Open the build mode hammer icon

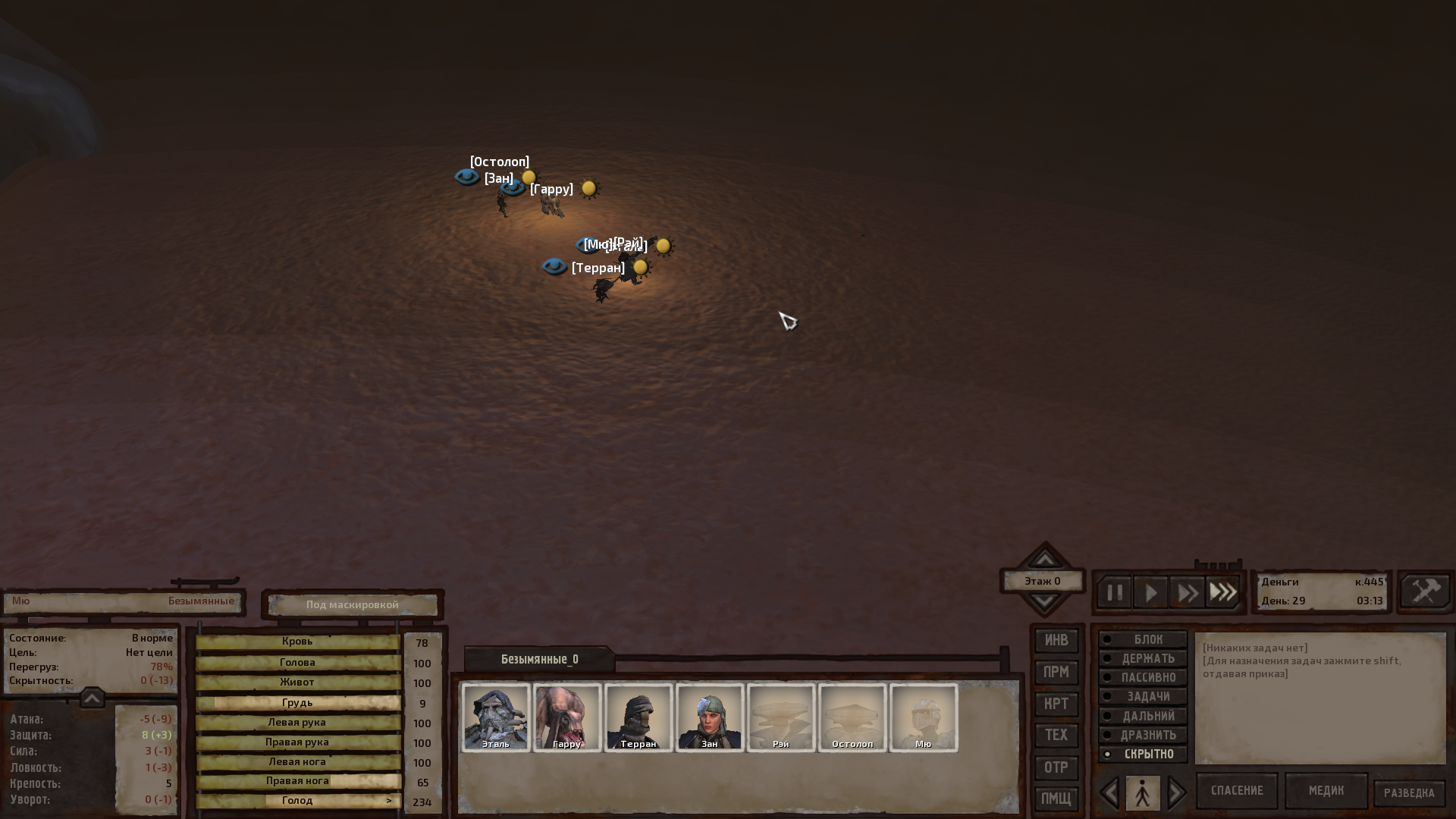1425,591
